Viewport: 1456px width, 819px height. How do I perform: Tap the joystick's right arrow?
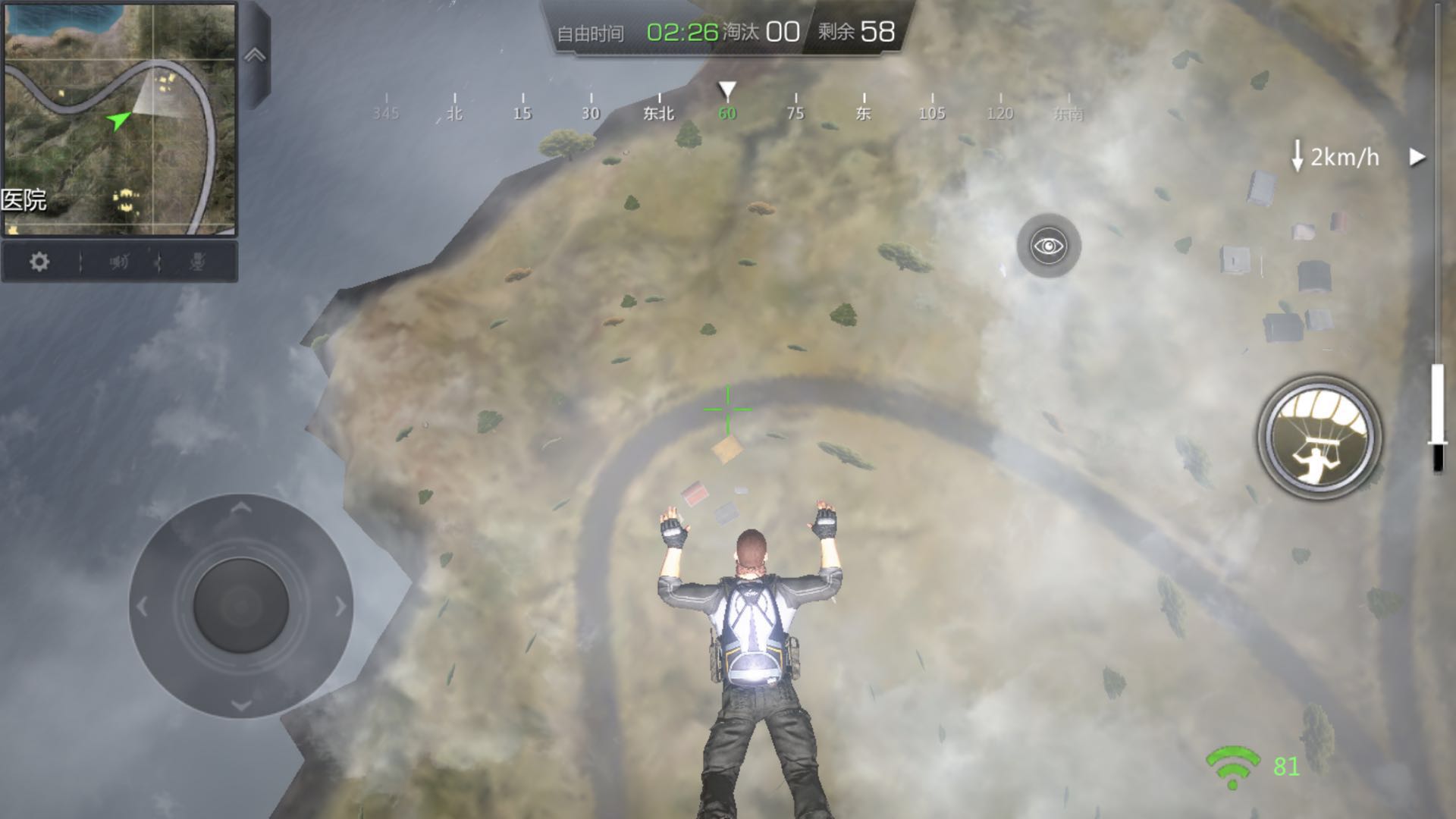[x=340, y=607]
